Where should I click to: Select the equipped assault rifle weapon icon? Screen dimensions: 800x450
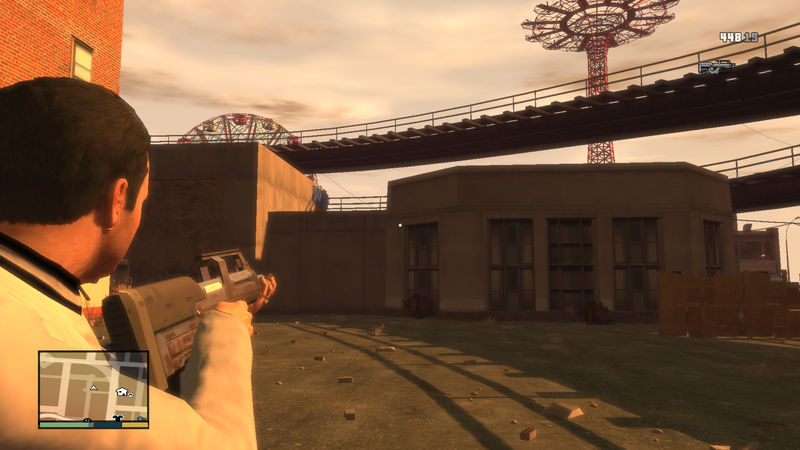click(716, 66)
